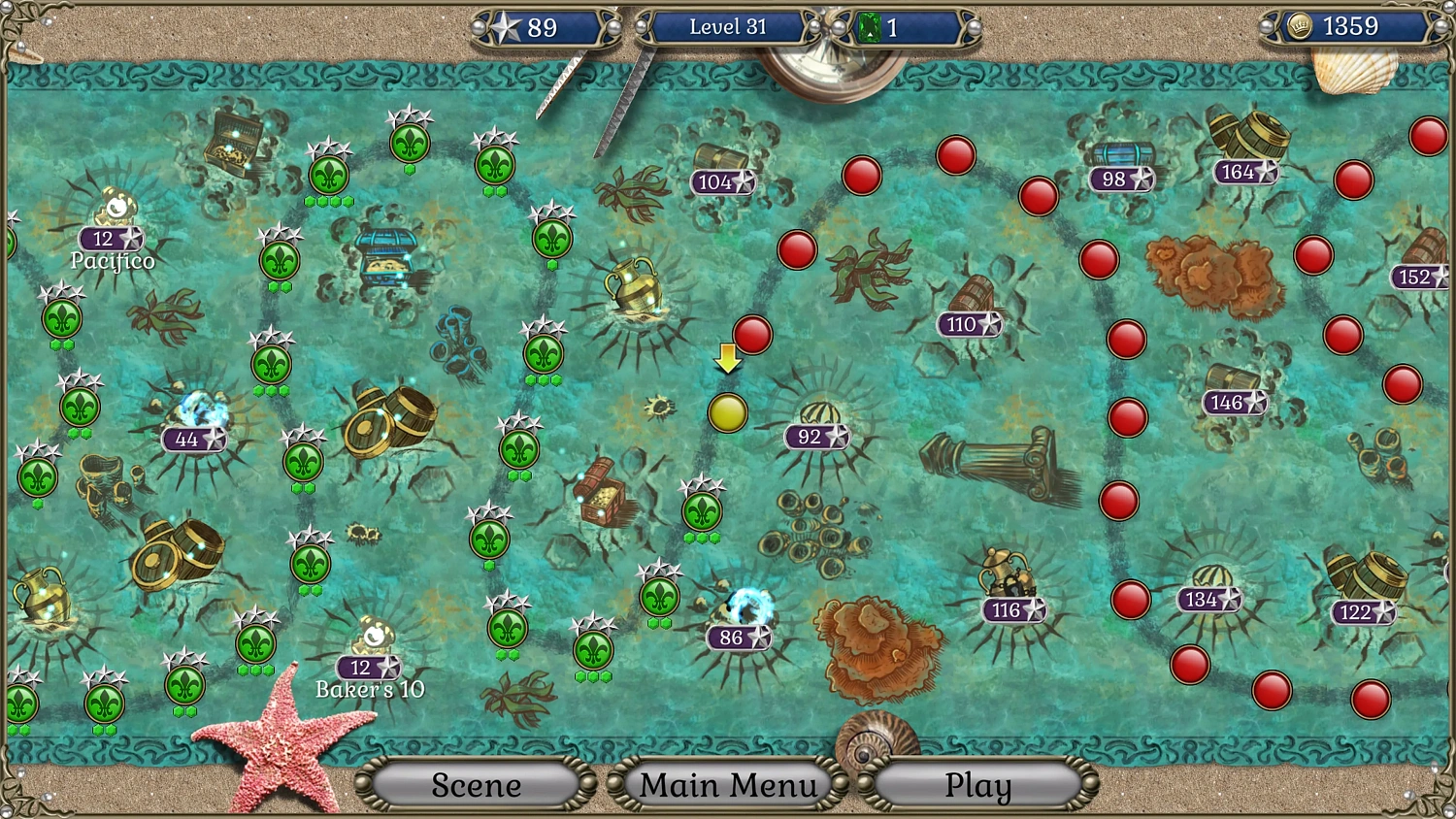Open the Main Menu

[728, 784]
